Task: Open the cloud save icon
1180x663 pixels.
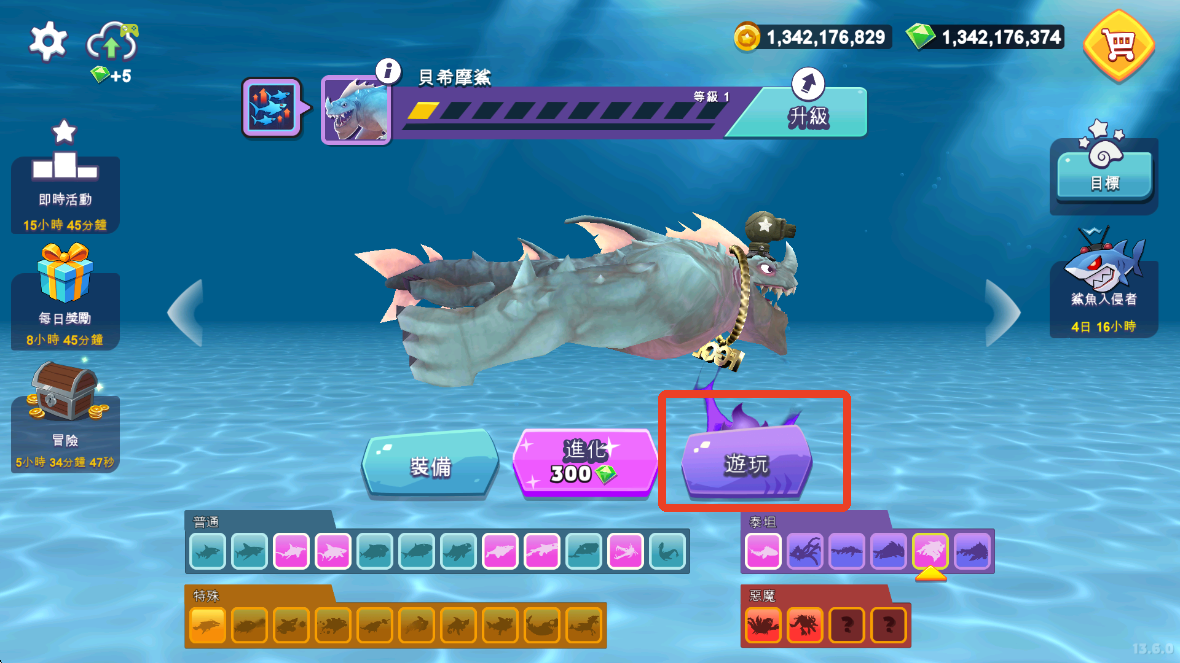Action: tap(111, 44)
